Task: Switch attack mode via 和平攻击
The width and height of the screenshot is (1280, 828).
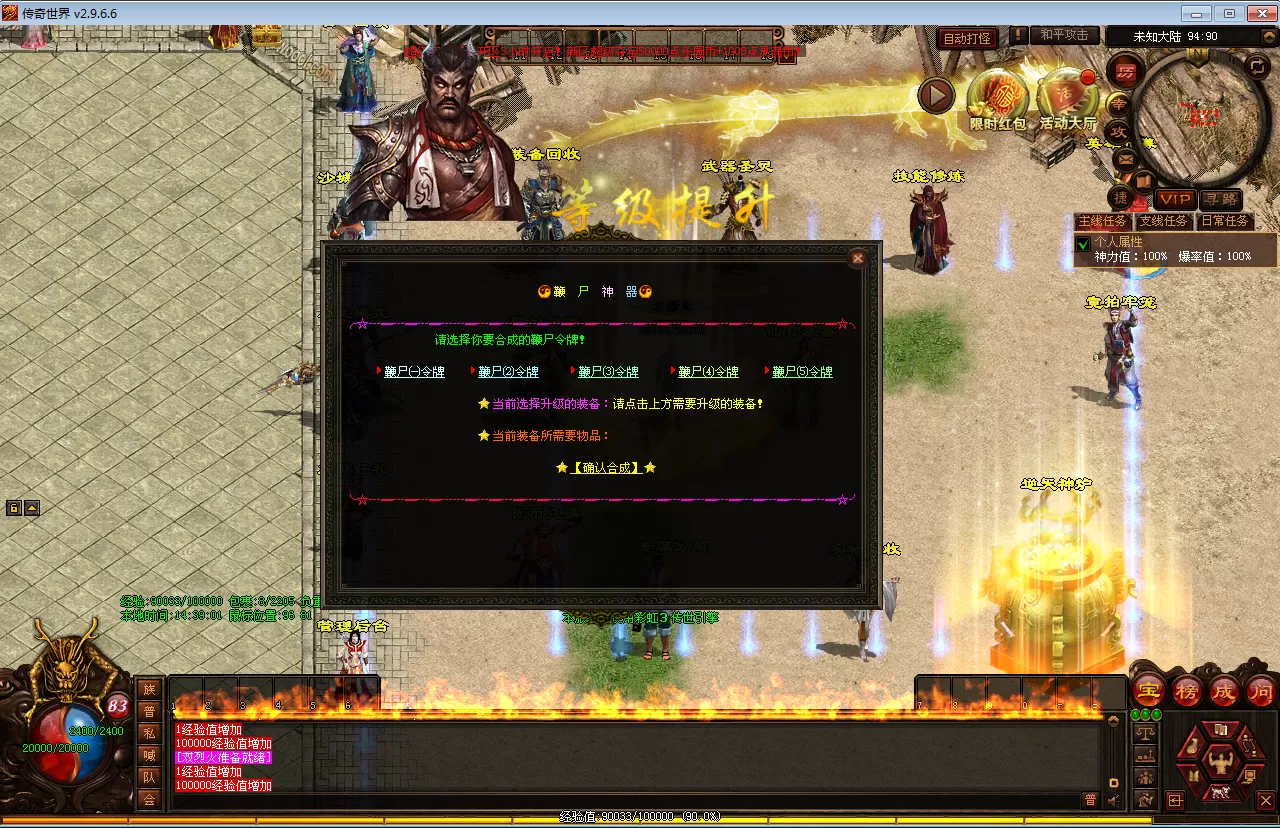Action: [1064, 35]
